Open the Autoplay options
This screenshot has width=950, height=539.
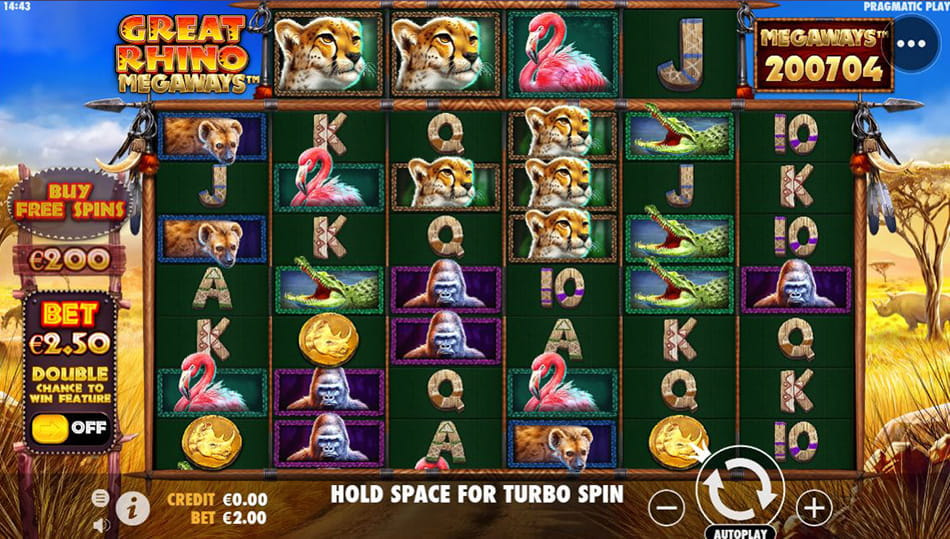(740, 531)
